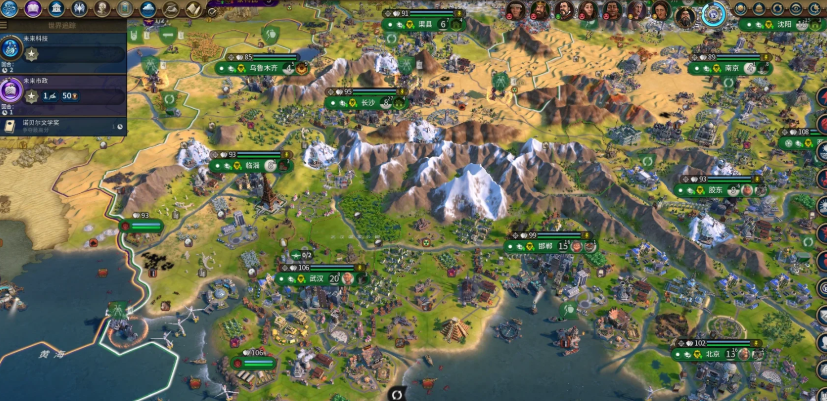Select the 乌鲁木齐 city banner
This screenshot has width=827, height=401.
tap(259, 69)
